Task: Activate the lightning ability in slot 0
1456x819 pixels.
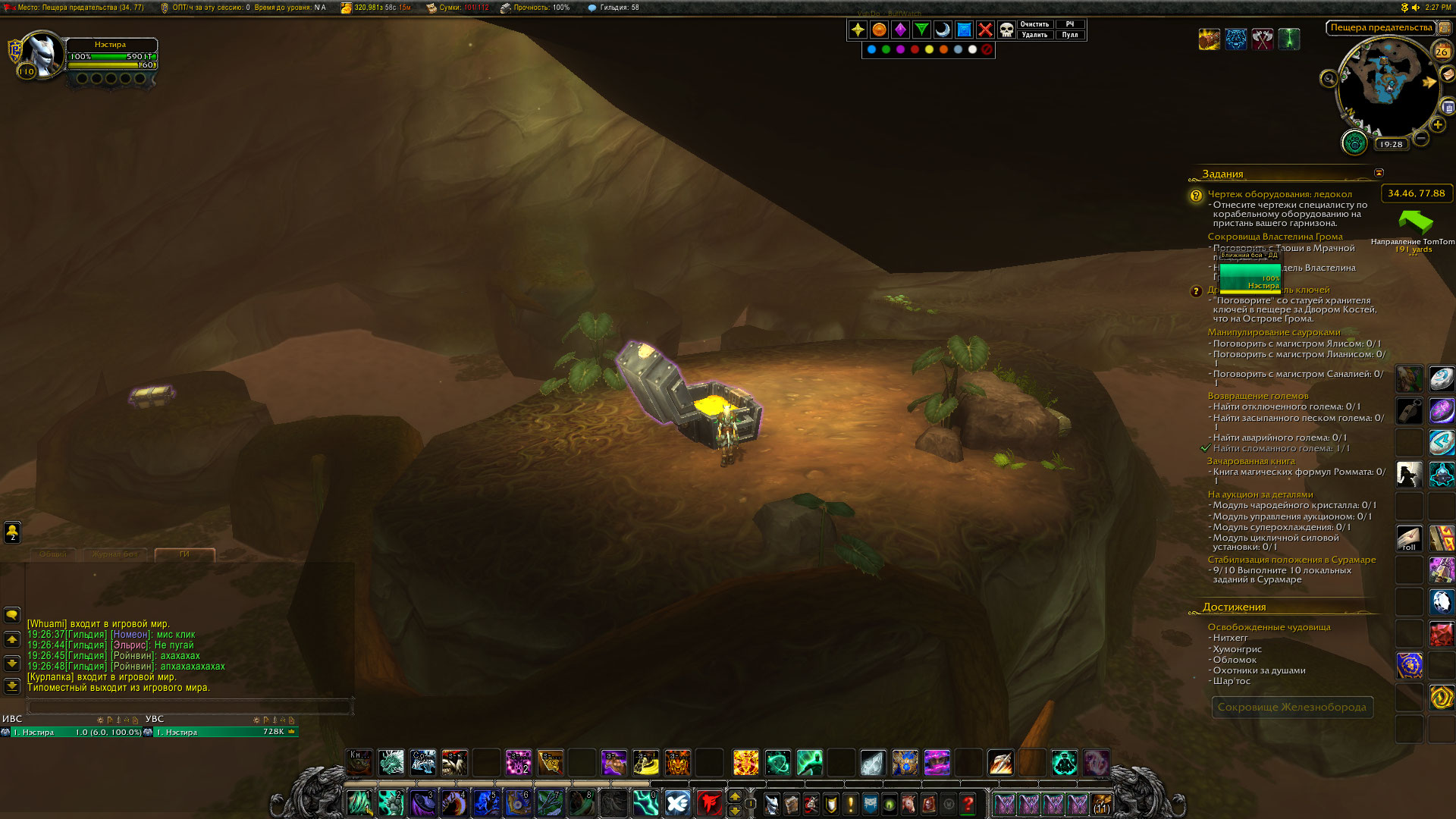Action: [x=645, y=802]
